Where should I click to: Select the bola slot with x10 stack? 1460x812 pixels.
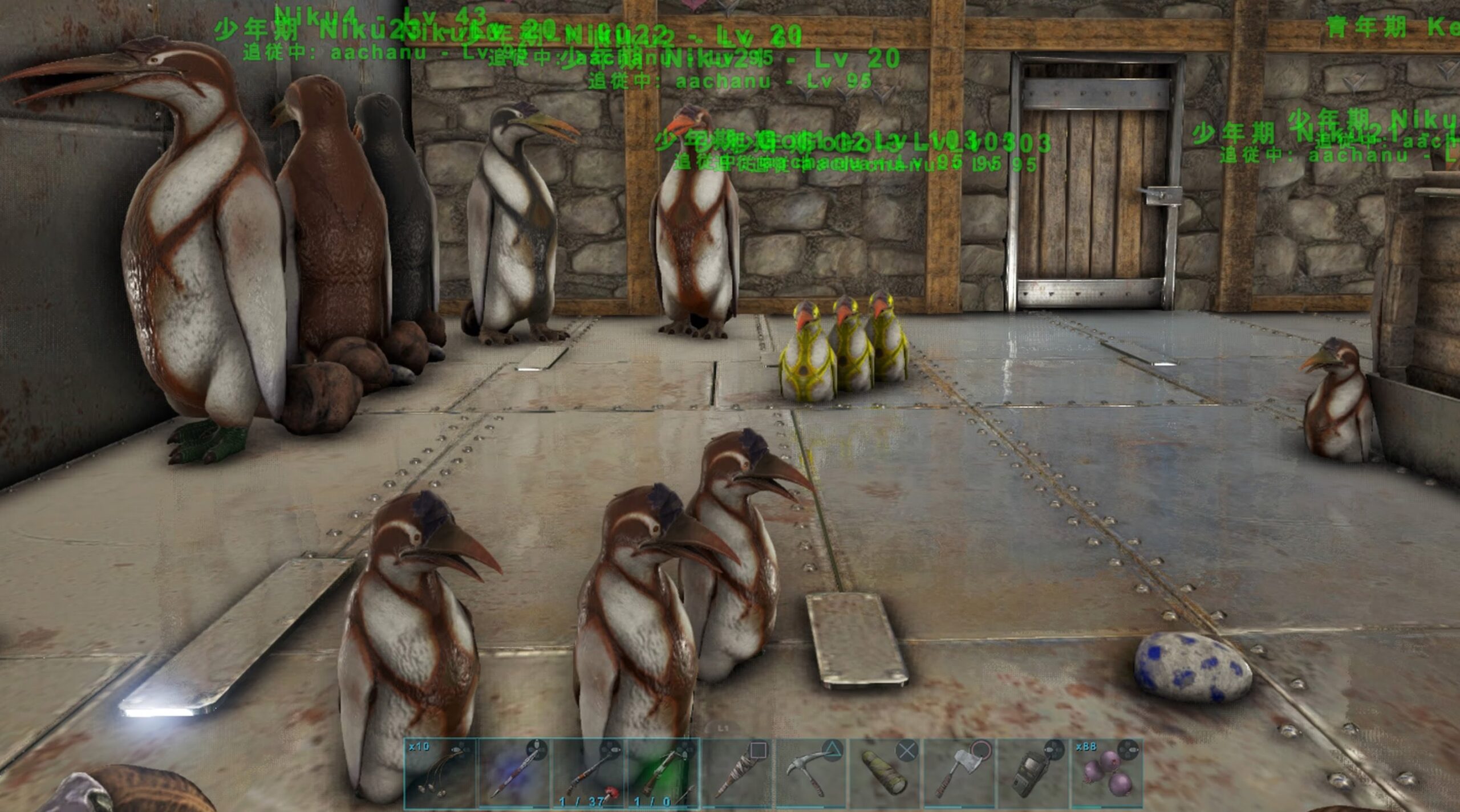point(440,773)
